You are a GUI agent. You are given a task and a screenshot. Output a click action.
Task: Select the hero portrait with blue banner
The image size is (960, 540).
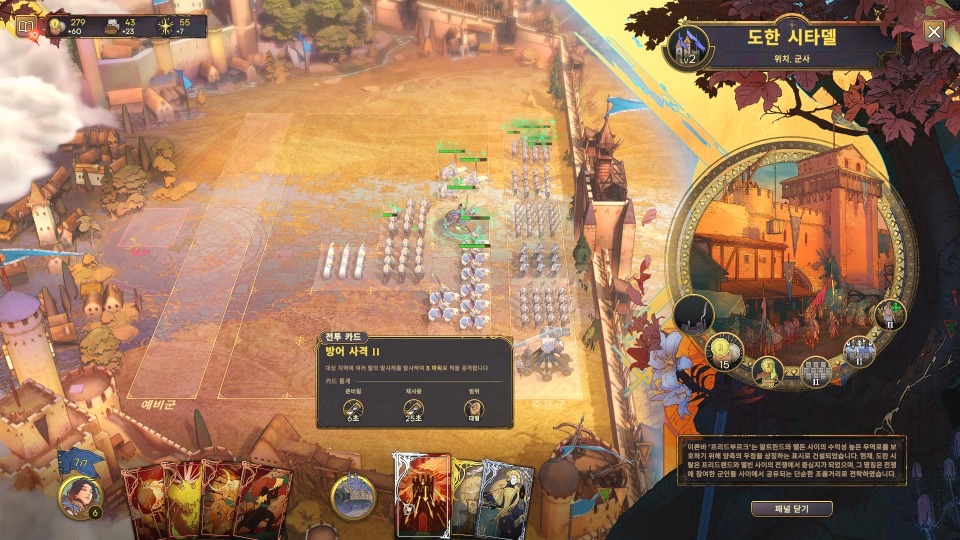click(x=77, y=494)
